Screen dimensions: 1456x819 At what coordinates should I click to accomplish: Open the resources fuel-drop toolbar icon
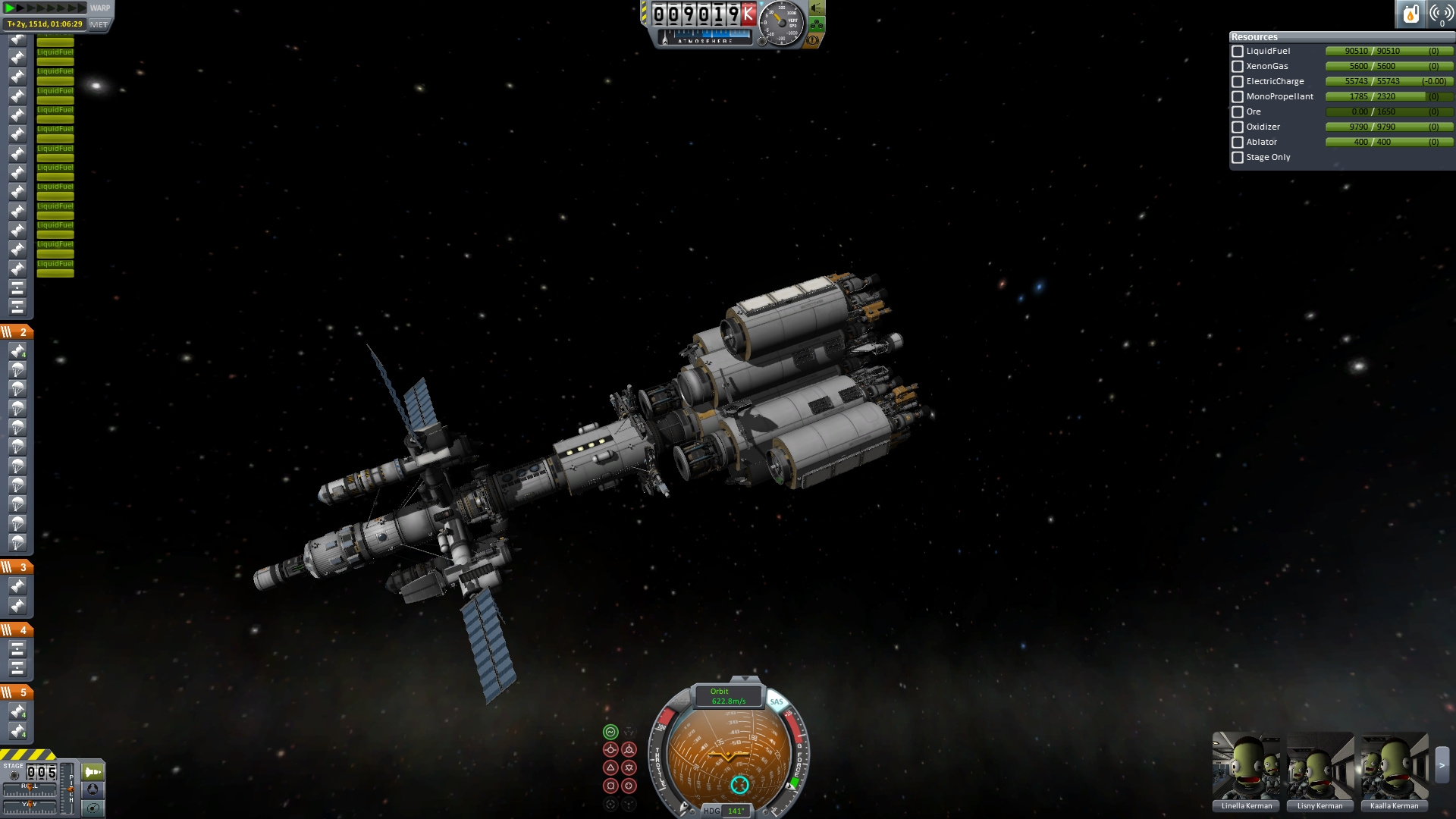(x=1410, y=14)
